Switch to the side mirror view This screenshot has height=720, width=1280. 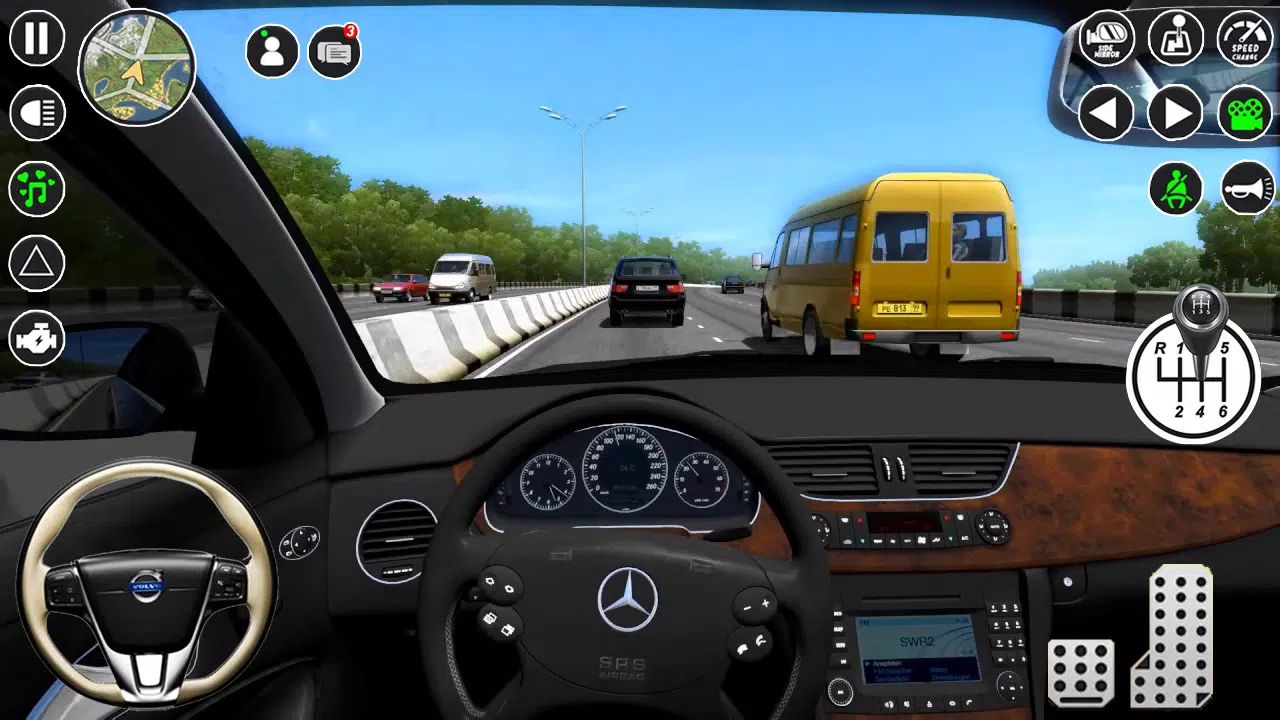tap(1106, 40)
